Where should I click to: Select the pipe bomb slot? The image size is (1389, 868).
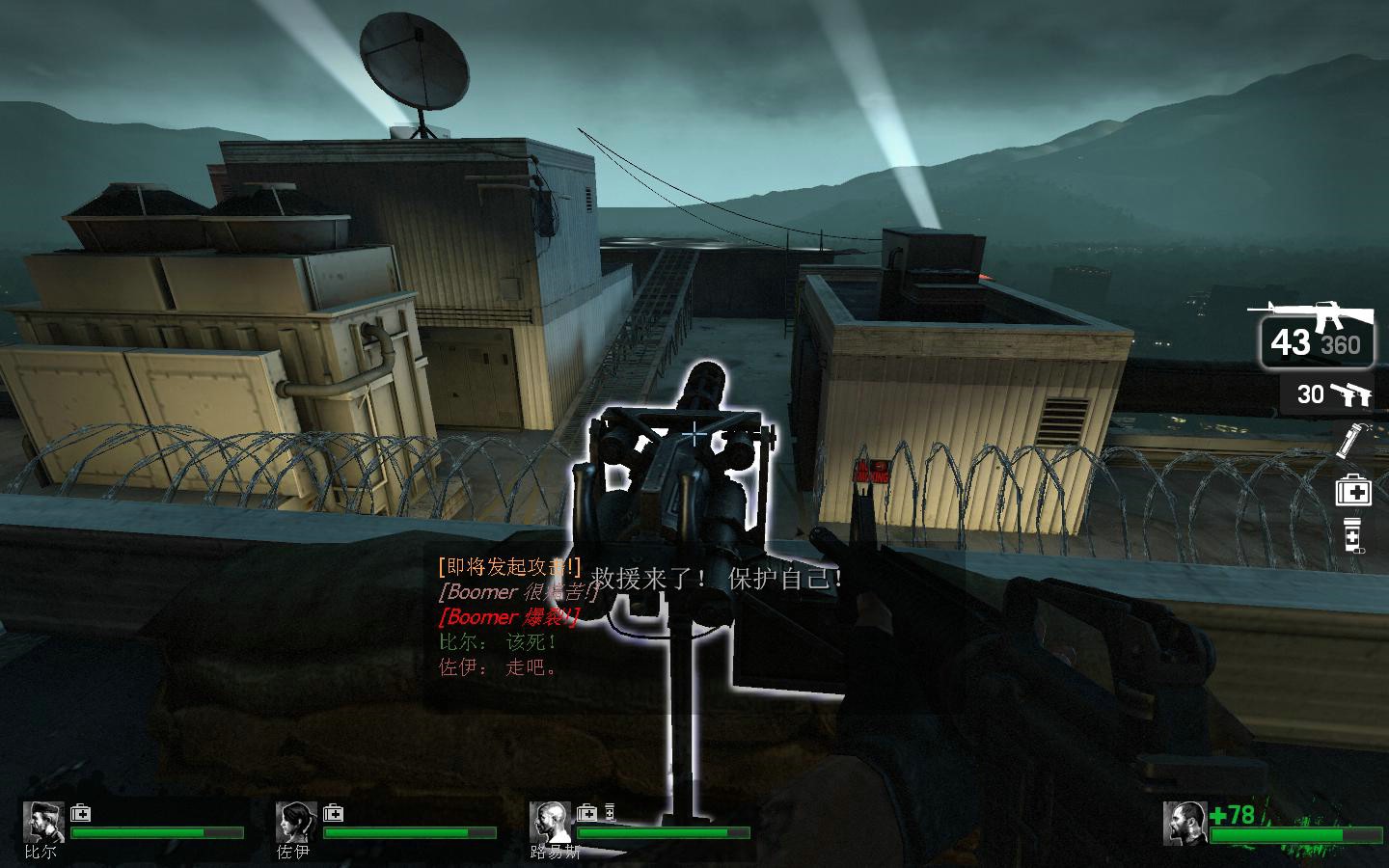click(x=1348, y=440)
